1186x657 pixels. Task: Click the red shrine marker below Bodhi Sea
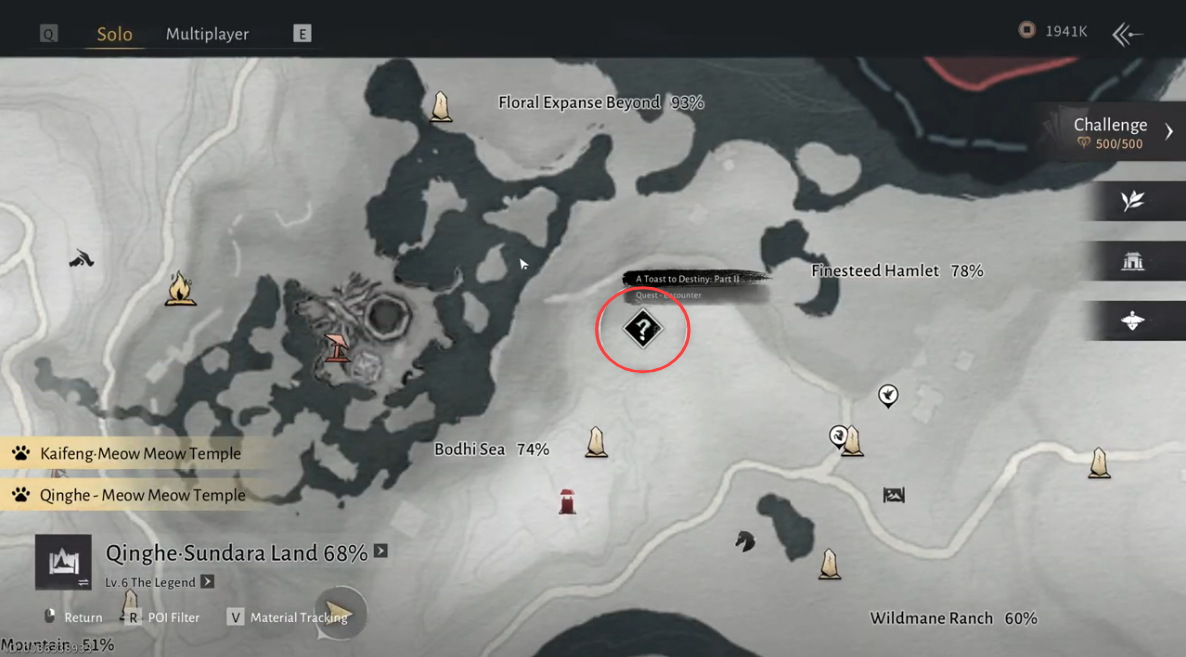pyautogui.click(x=567, y=501)
